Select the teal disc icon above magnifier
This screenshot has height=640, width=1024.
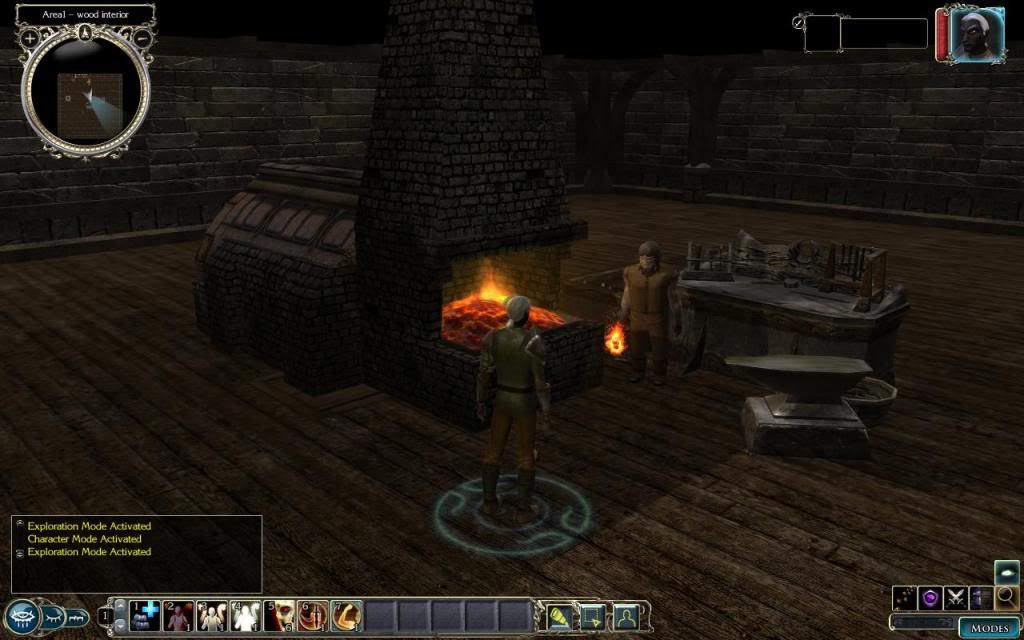coord(1007,572)
